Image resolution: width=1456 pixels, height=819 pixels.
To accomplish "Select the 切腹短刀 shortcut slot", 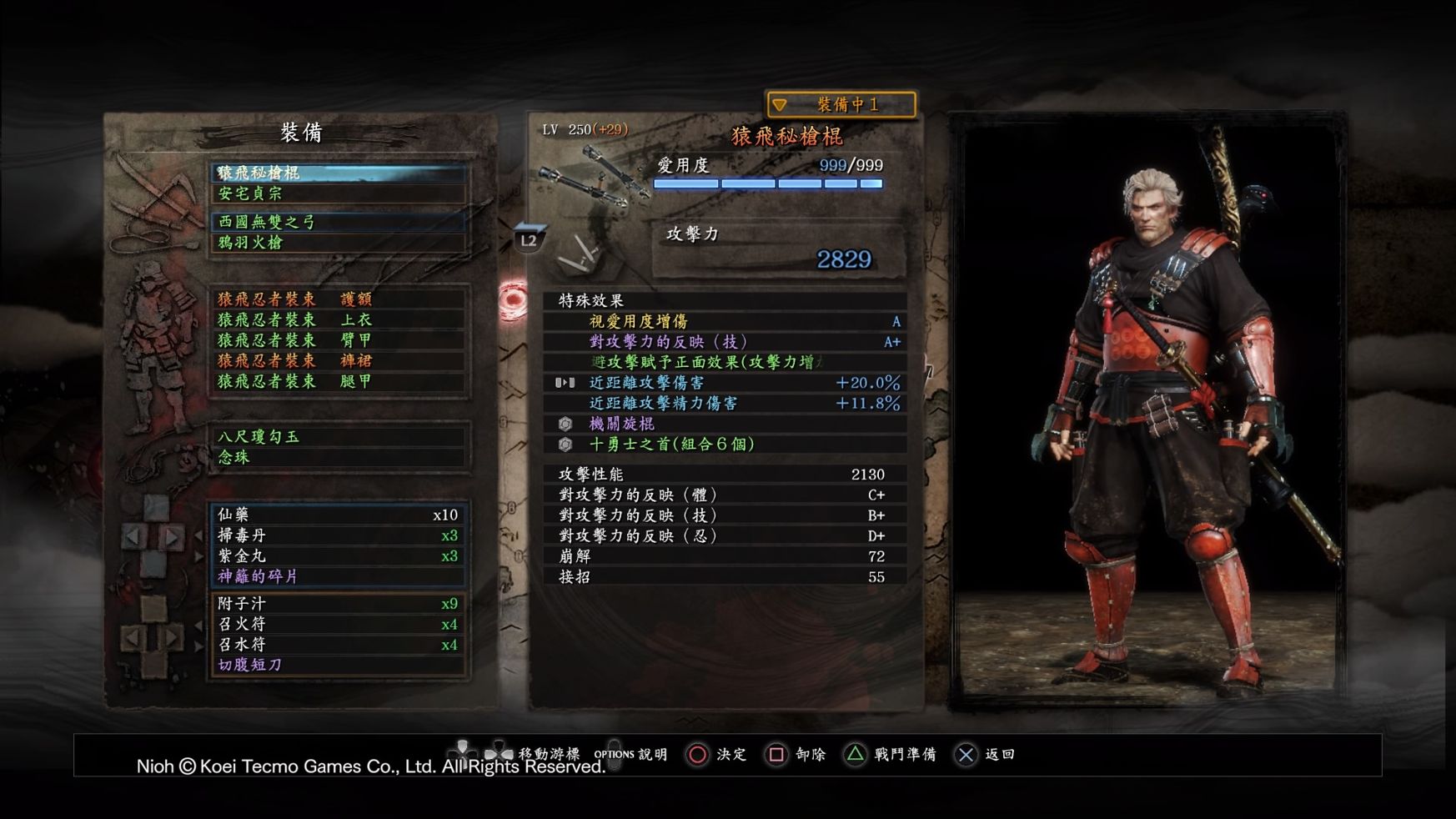I will 338,665.
